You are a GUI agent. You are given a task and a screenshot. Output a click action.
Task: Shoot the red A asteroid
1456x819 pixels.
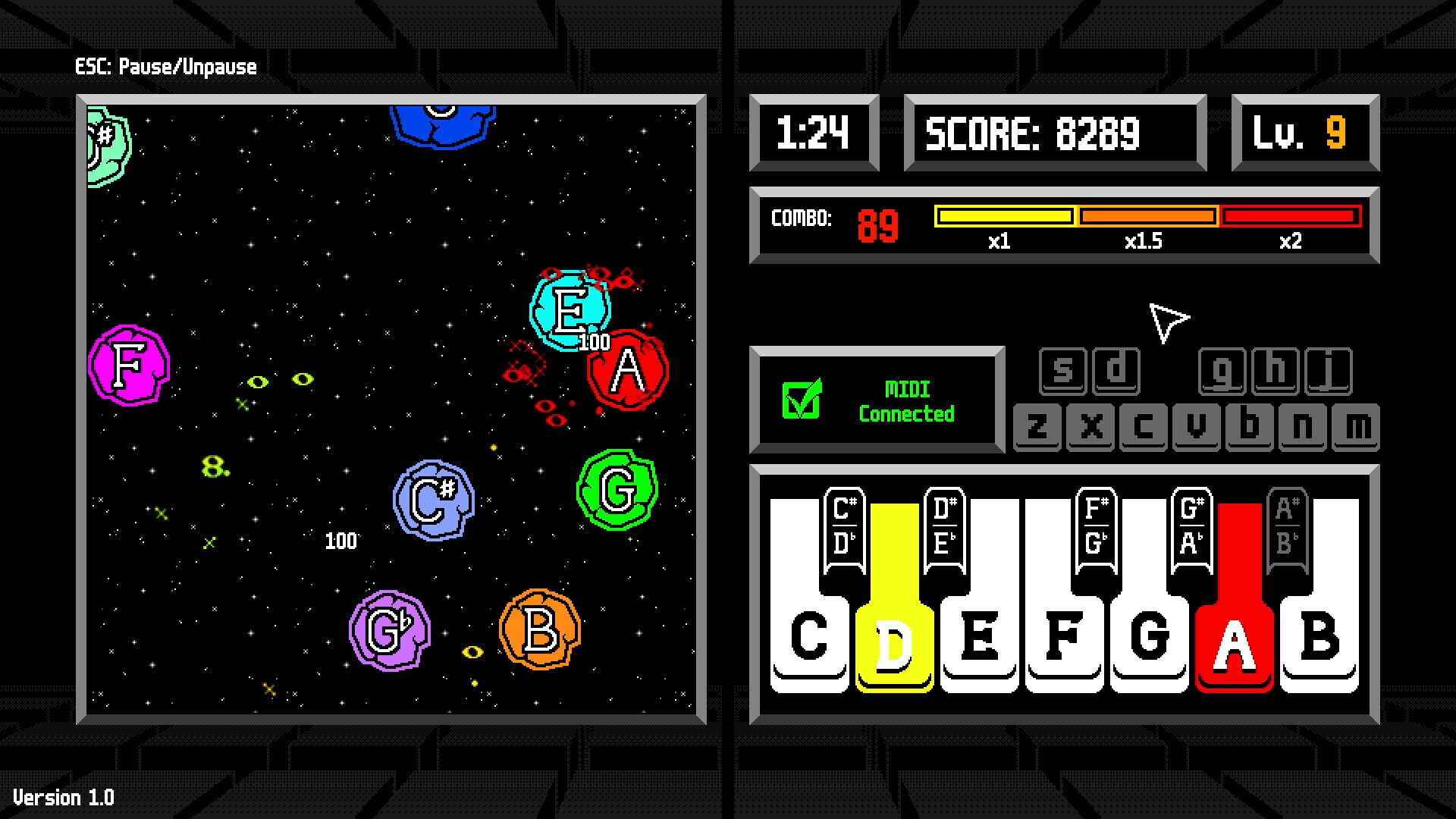[626, 370]
